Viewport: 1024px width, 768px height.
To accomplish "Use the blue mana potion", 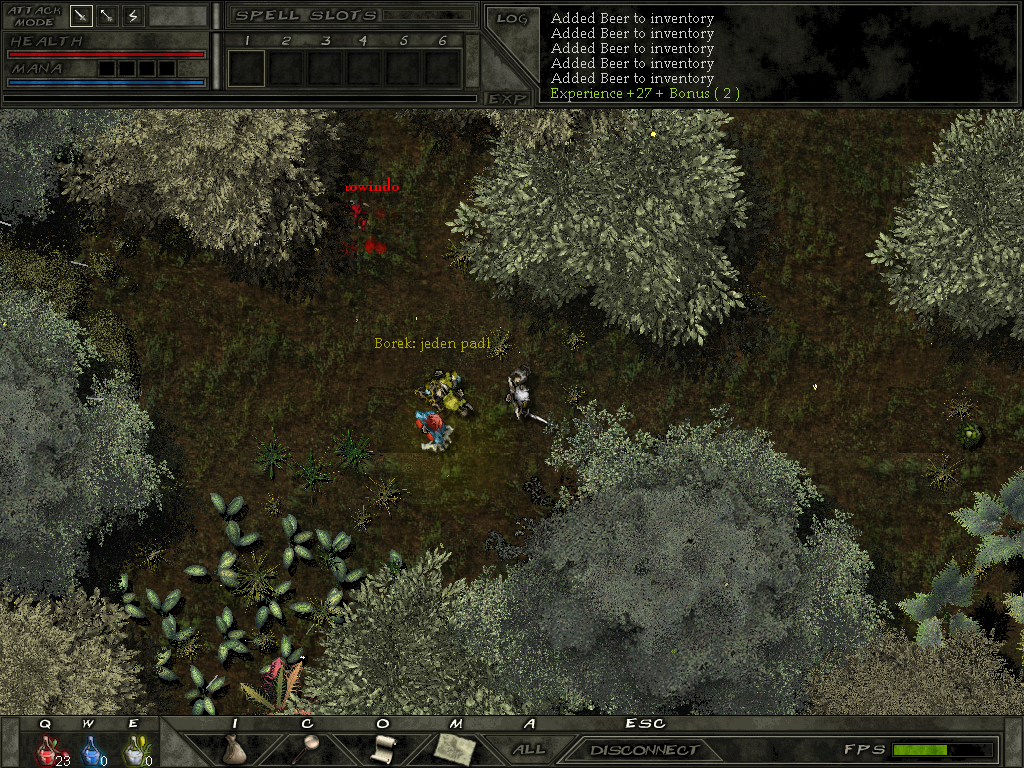I will pos(90,749).
